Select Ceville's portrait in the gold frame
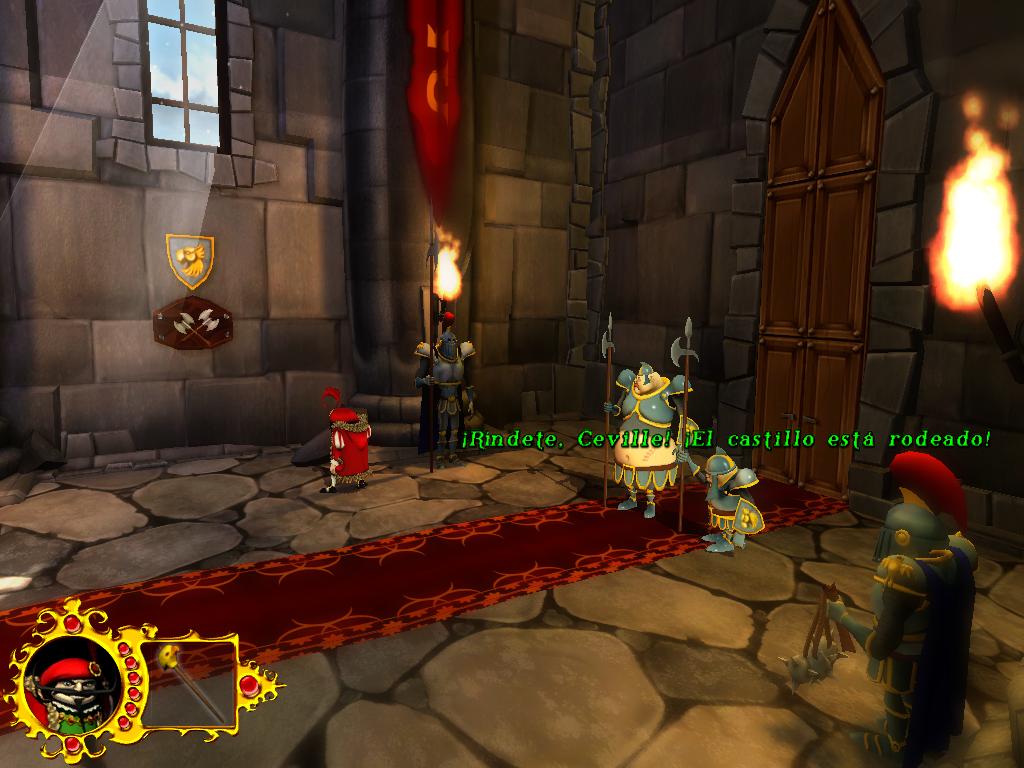 click(71, 689)
